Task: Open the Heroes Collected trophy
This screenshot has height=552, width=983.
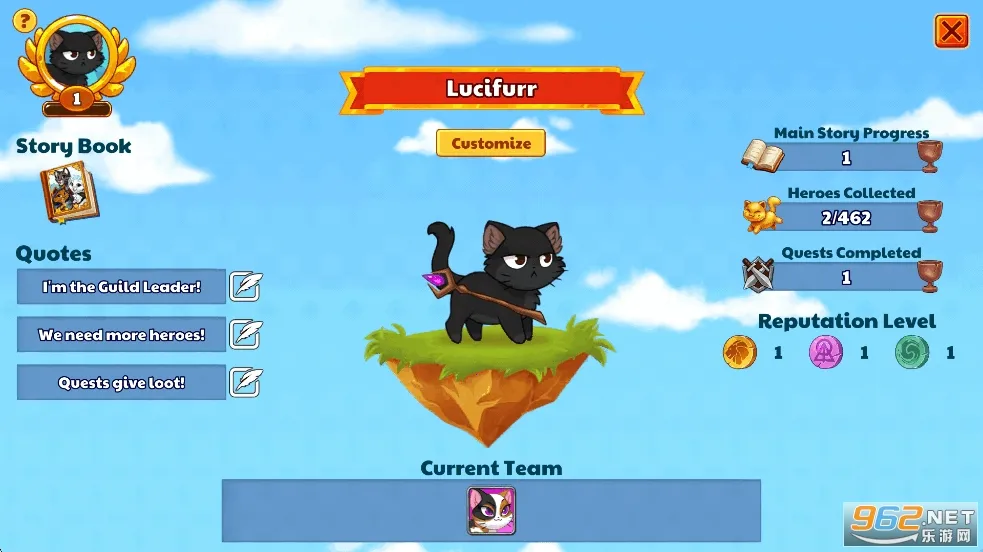Action: pyautogui.click(x=930, y=216)
